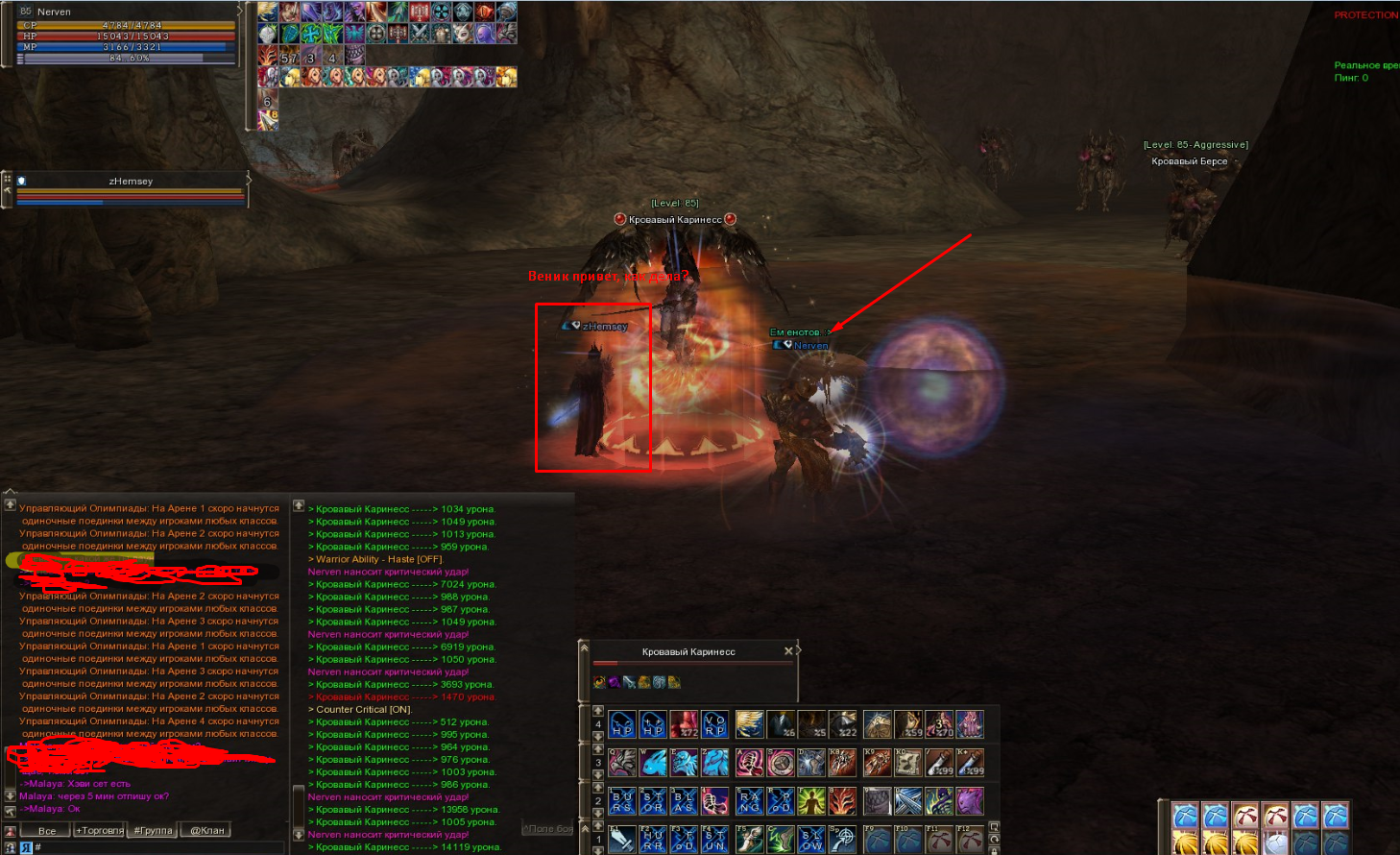Viewport: 1400px width, 855px height.
Task: Use the Stun (ST UN) skill at slot F4
Action: (713, 839)
